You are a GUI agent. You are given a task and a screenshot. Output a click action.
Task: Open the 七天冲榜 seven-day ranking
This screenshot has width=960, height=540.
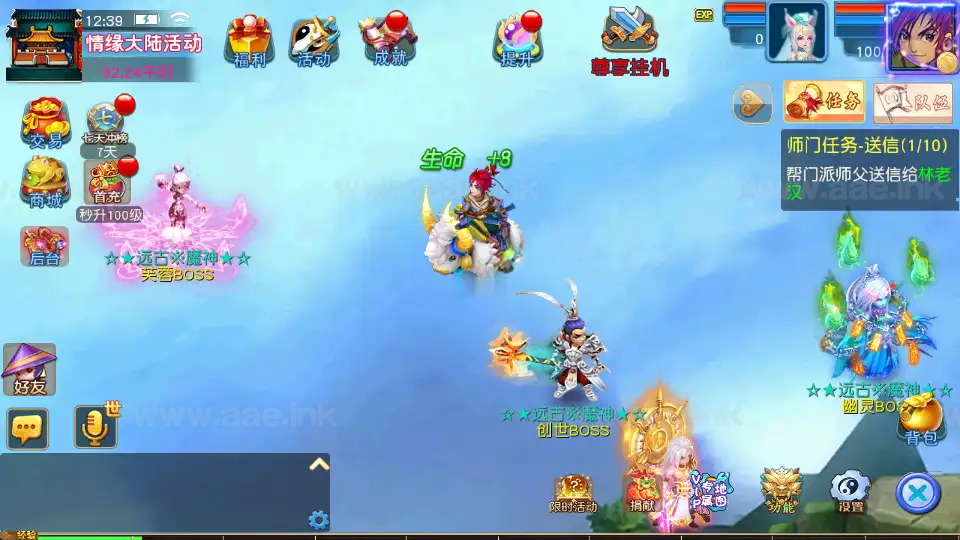tap(105, 124)
